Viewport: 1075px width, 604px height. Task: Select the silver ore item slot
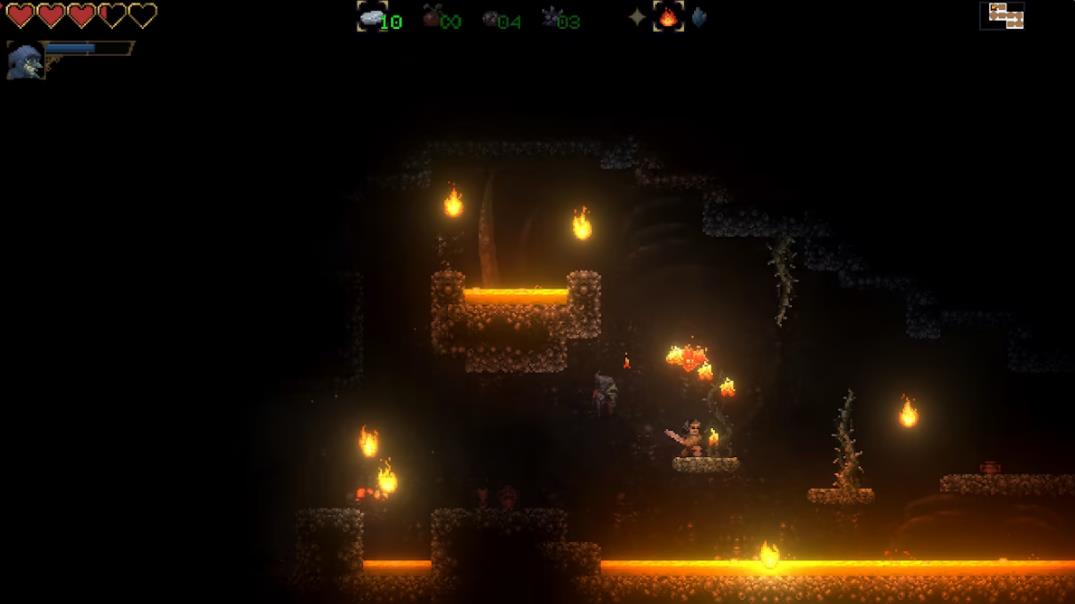[x=372, y=17]
